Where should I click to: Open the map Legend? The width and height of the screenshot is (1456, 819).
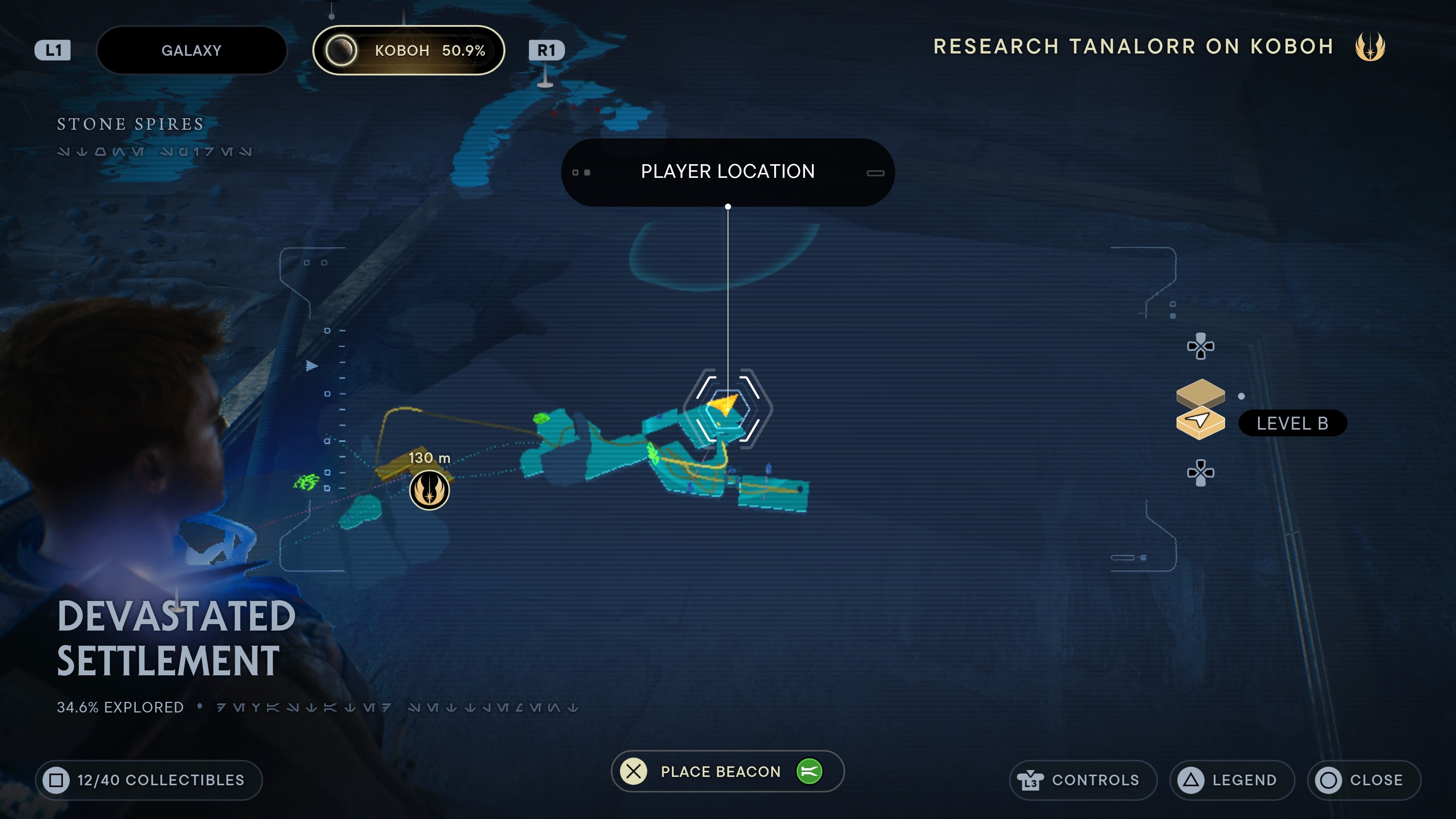[x=1232, y=780]
